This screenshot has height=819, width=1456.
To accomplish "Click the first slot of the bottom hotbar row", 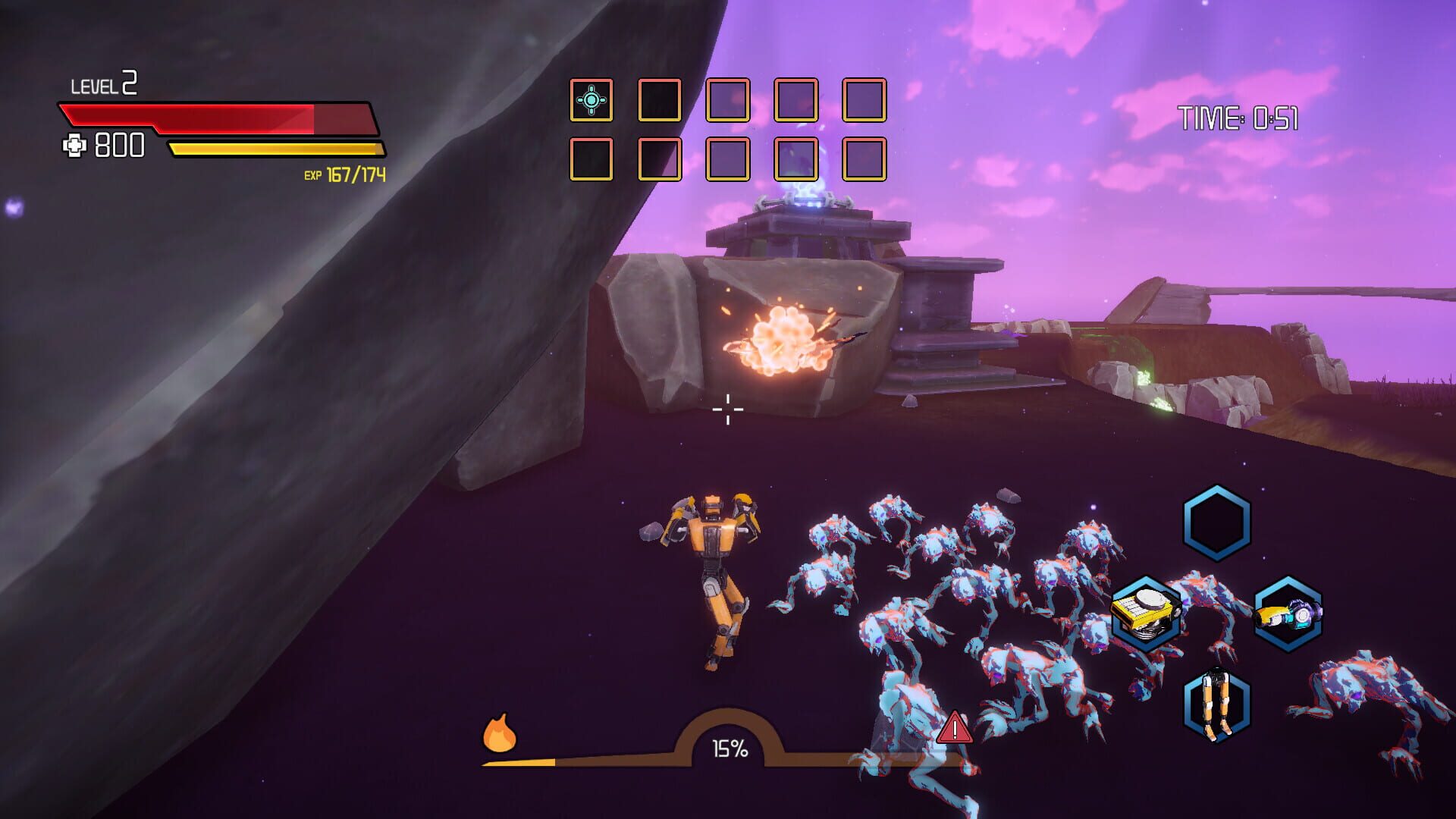I will click(x=591, y=159).
